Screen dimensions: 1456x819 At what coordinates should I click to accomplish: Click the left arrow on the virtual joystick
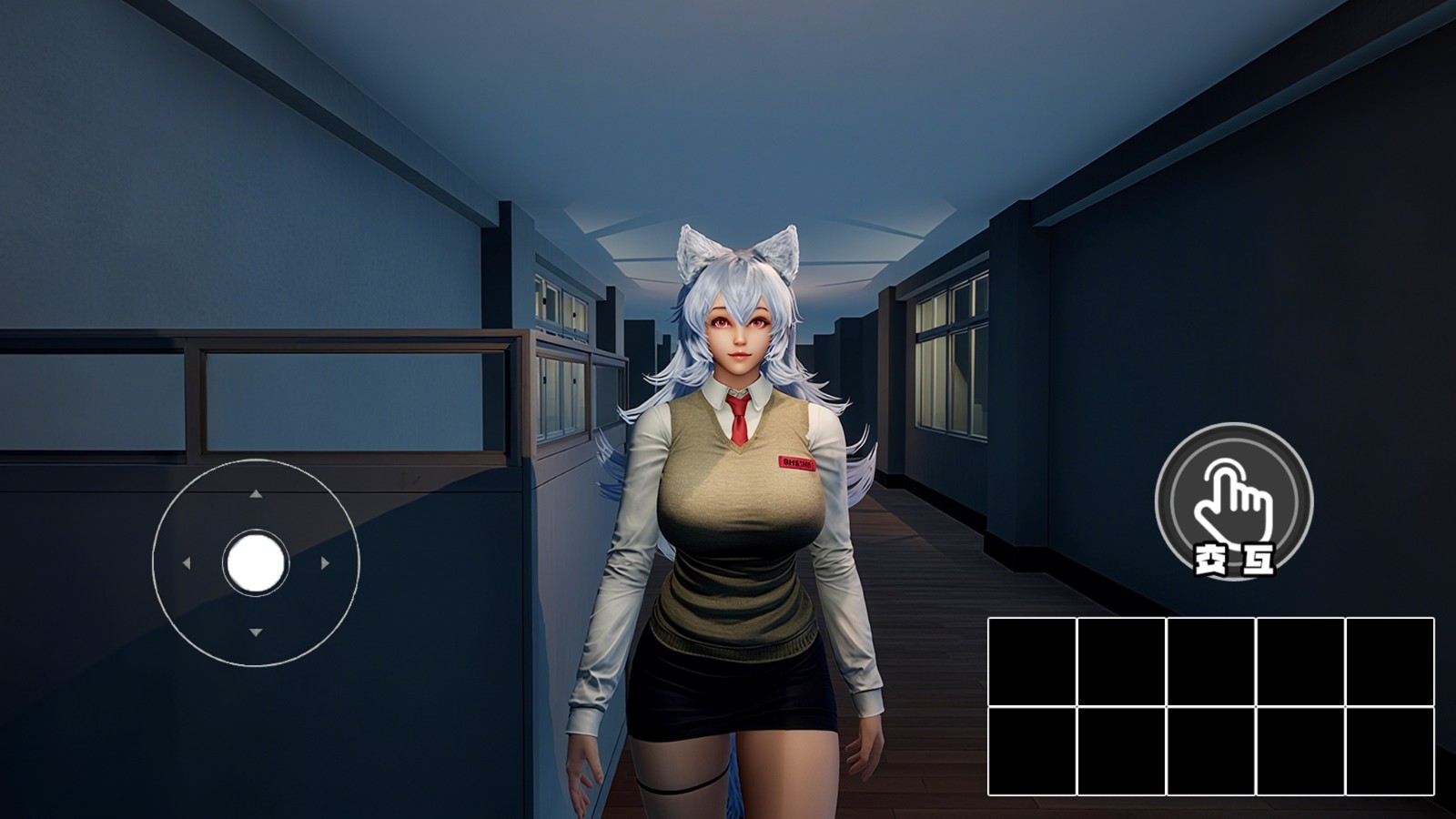[188, 564]
